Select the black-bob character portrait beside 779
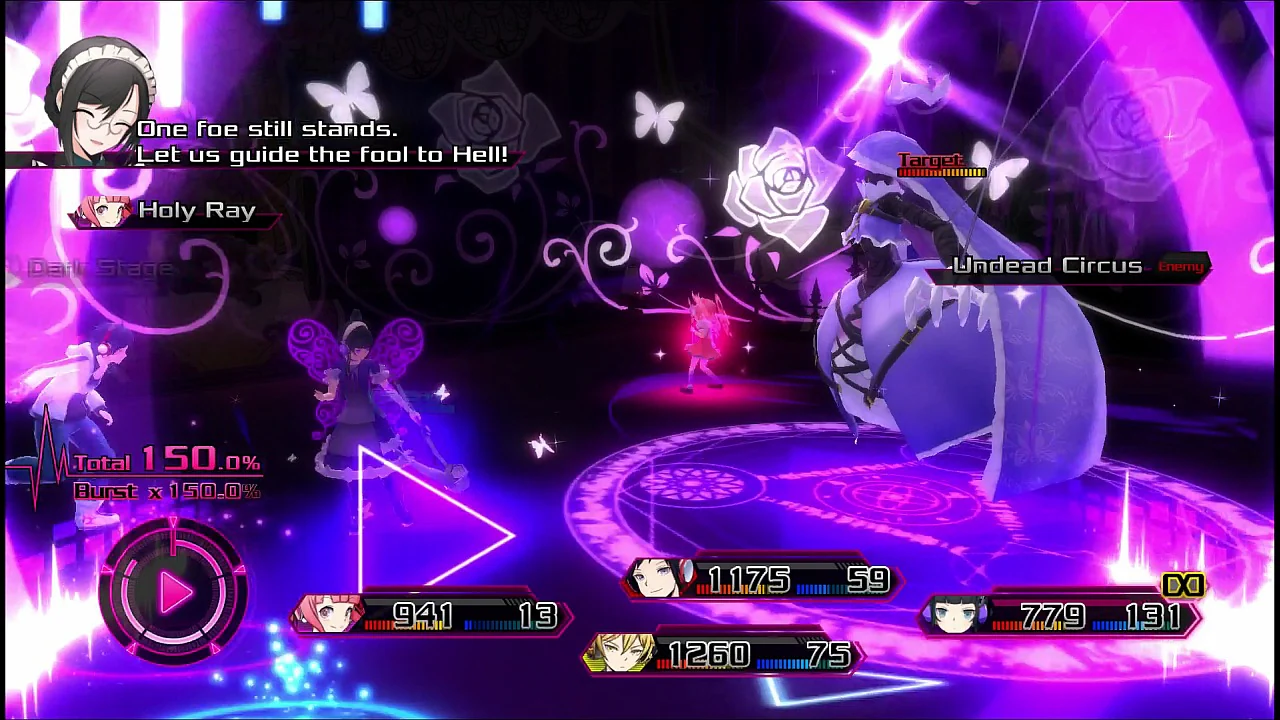The image size is (1280, 720). (957, 614)
